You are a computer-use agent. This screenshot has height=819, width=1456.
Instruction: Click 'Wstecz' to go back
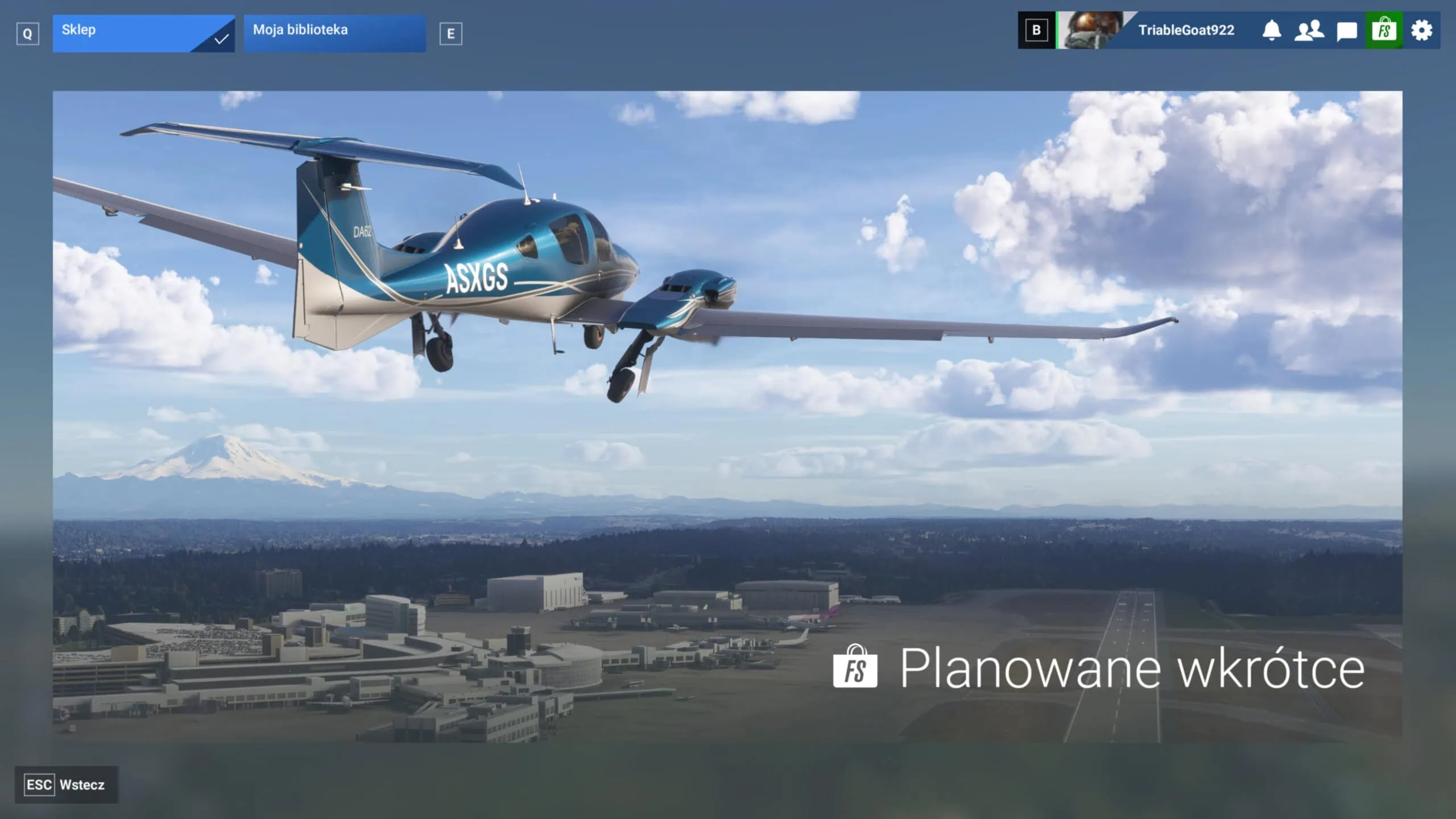(82, 785)
